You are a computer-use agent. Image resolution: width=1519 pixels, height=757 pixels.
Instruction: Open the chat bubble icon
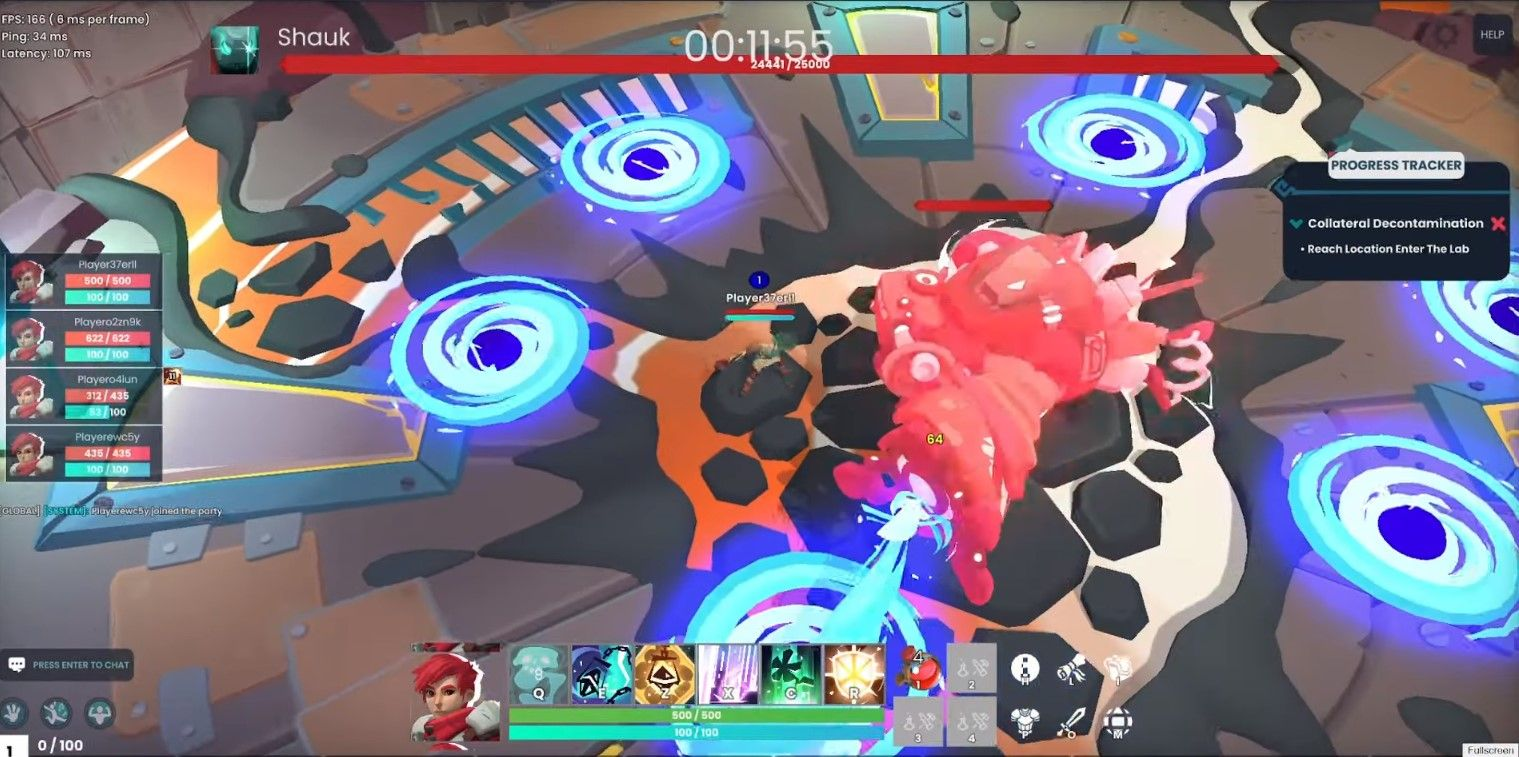[x=17, y=663]
